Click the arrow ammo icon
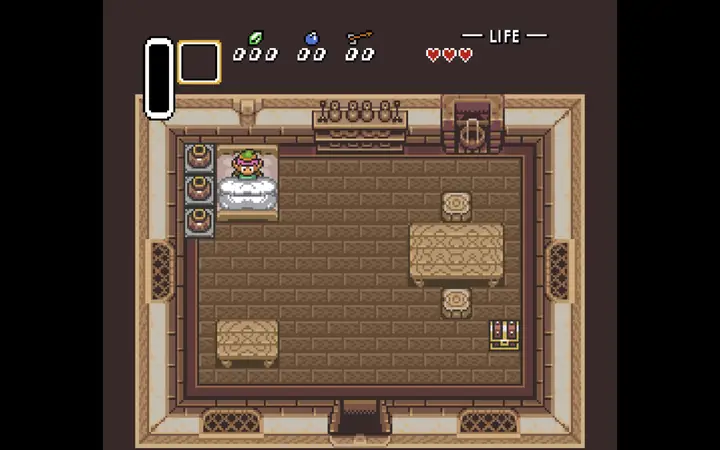Image resolution: width=720 pixels, height=450 pixels. click(359, 38)
